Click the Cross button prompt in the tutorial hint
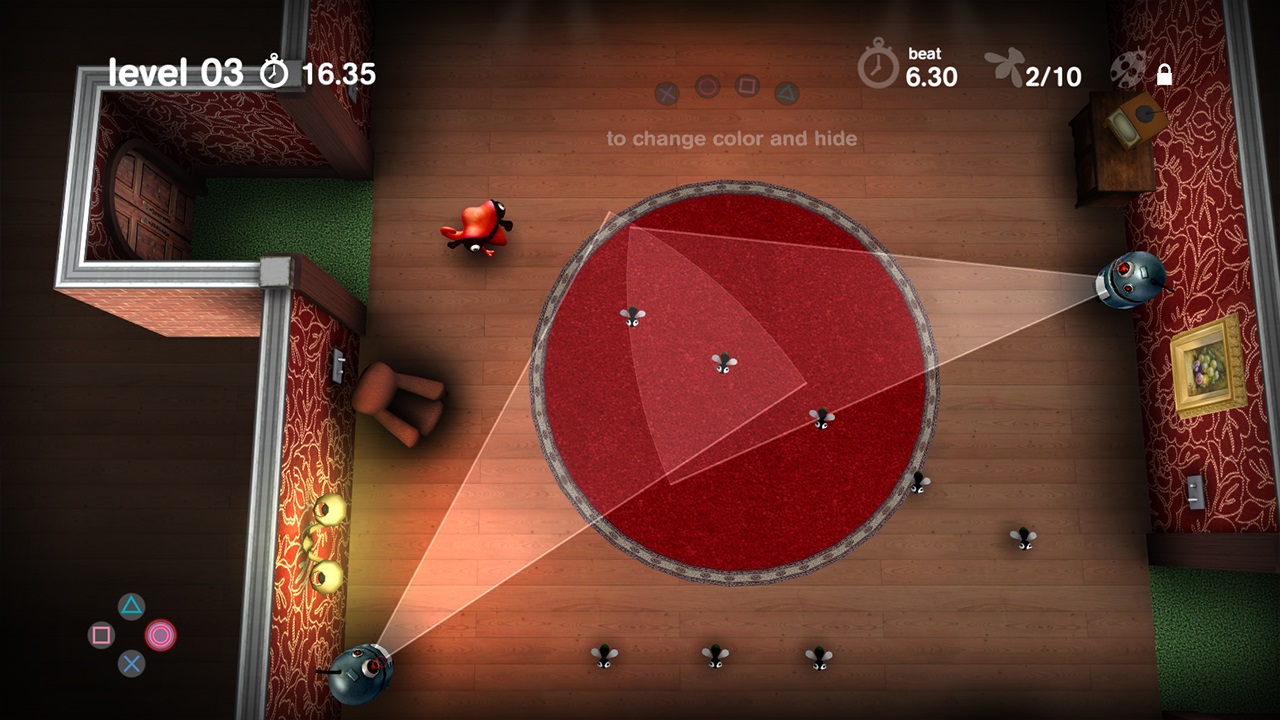Image resolution: width=1280 pixels, height=720 pixels. [x=666, y=91]
